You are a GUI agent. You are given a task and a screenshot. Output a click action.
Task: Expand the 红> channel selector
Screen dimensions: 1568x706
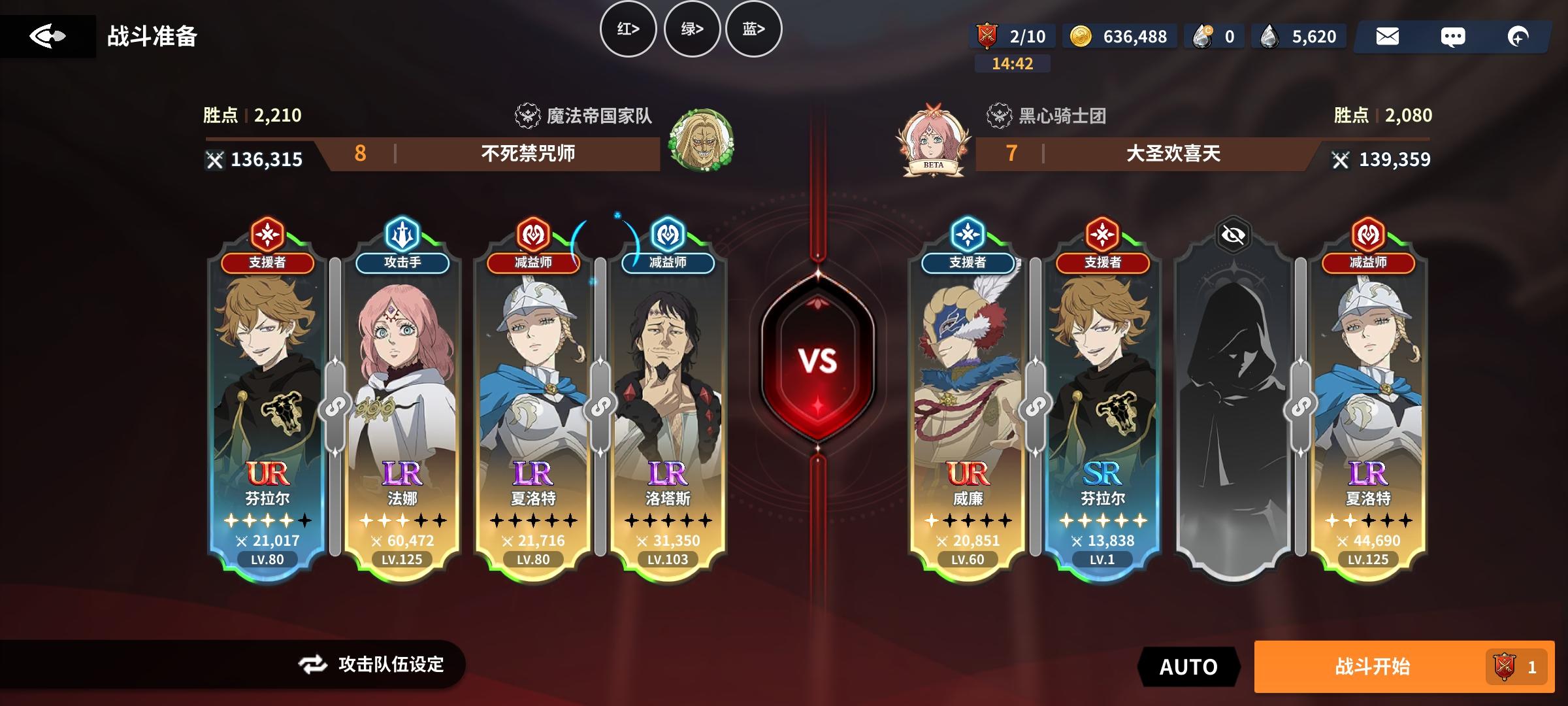tap(629, 29)
